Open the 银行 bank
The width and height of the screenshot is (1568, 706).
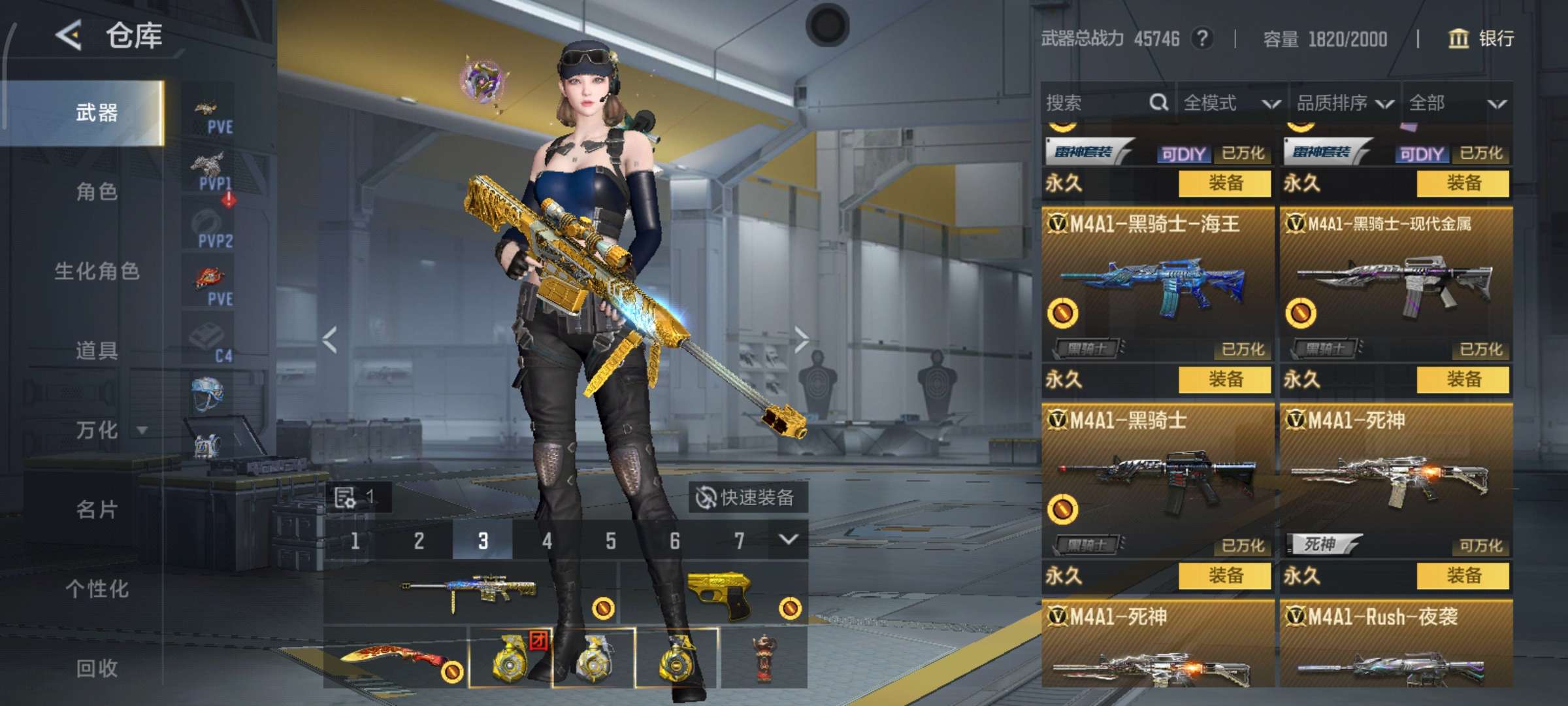[1482, 39]
